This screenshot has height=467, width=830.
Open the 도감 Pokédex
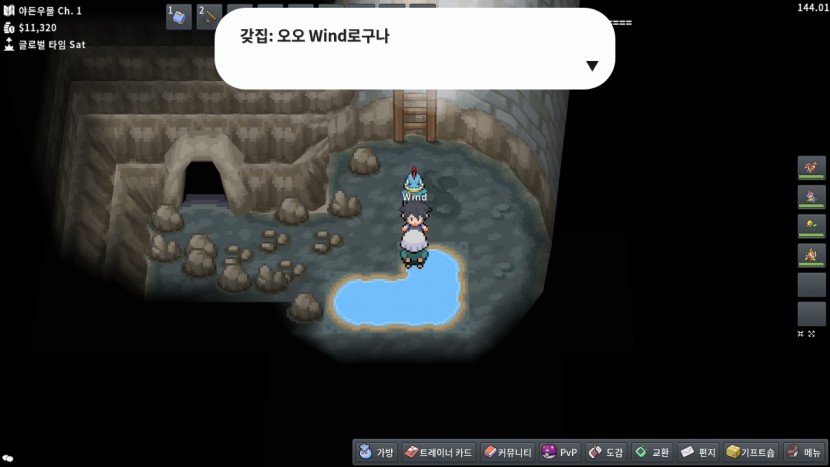pyautogui.click(x=606, y=453)
